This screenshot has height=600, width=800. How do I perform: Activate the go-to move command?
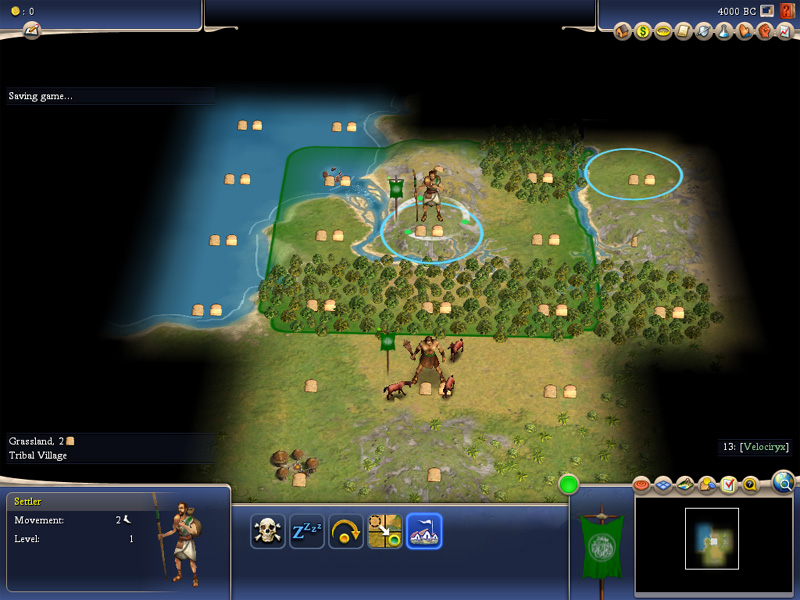[385, 531]
